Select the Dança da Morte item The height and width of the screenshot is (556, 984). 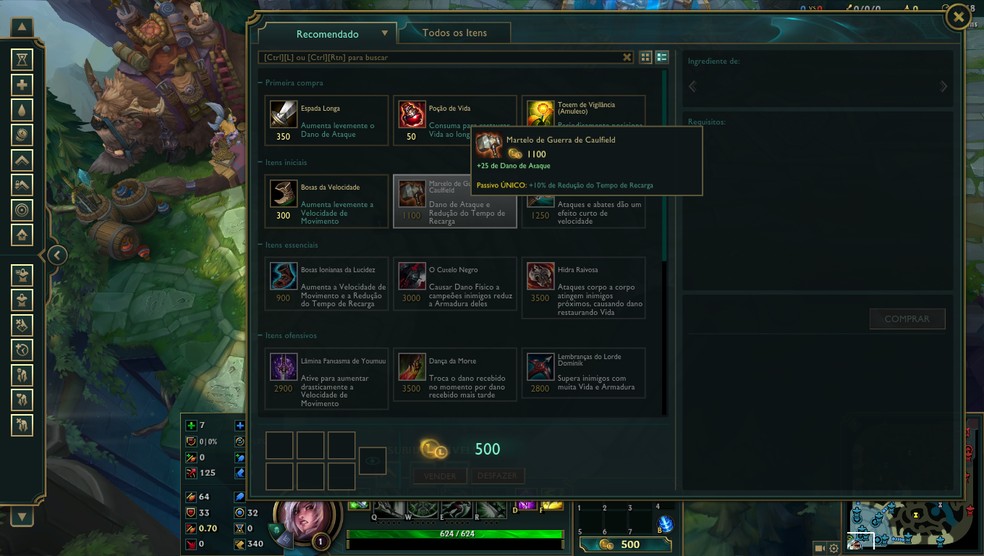point(455,377)
